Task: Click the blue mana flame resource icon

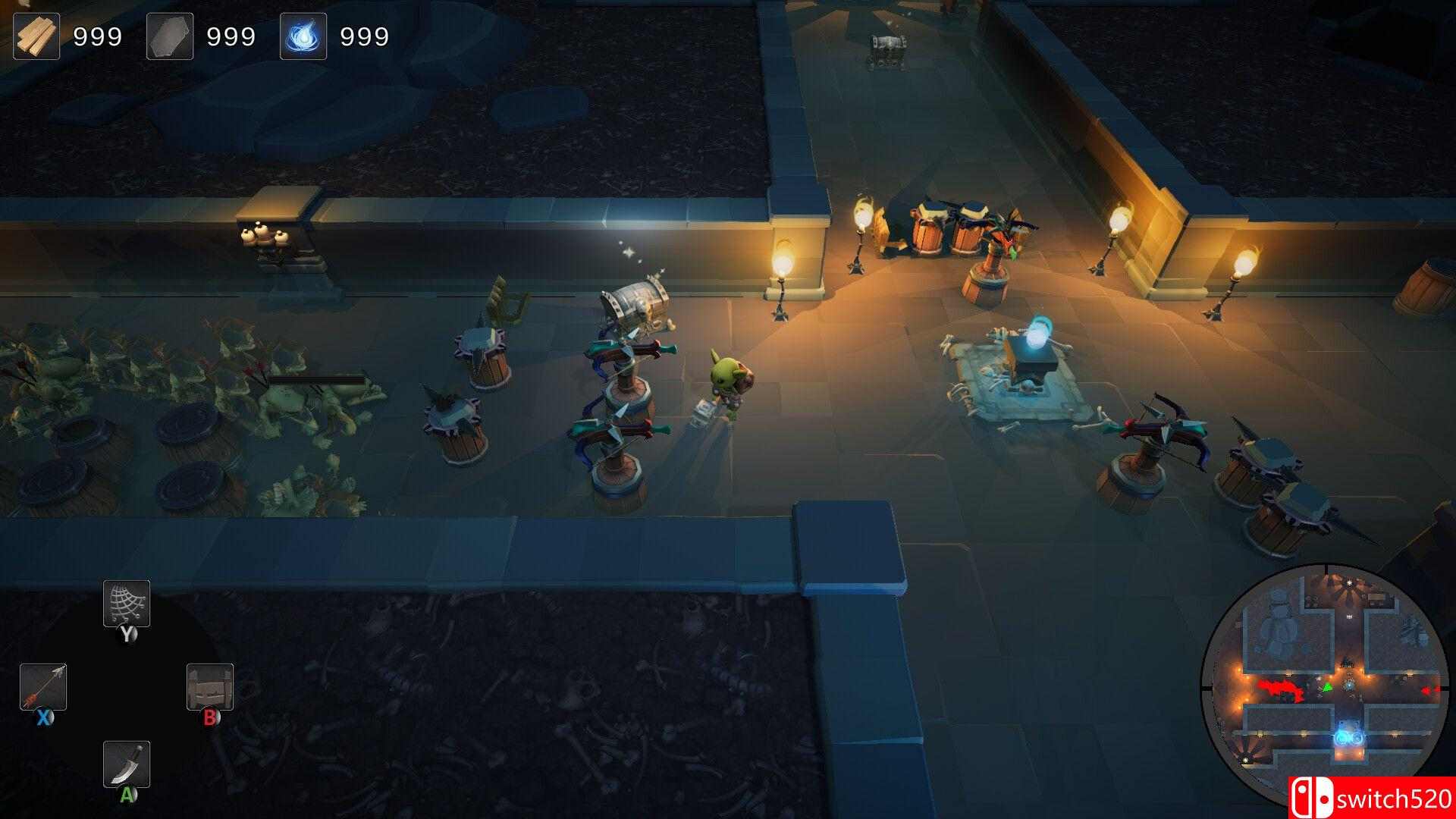Action: pos(303,34)
